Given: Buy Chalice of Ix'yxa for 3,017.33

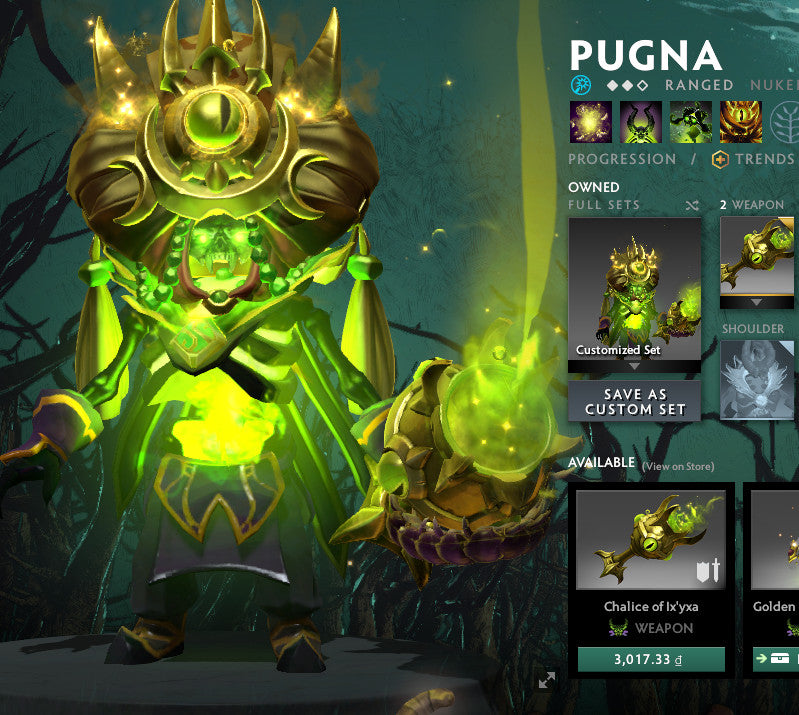Looking at the screenshot, I should tap(651, 660).
